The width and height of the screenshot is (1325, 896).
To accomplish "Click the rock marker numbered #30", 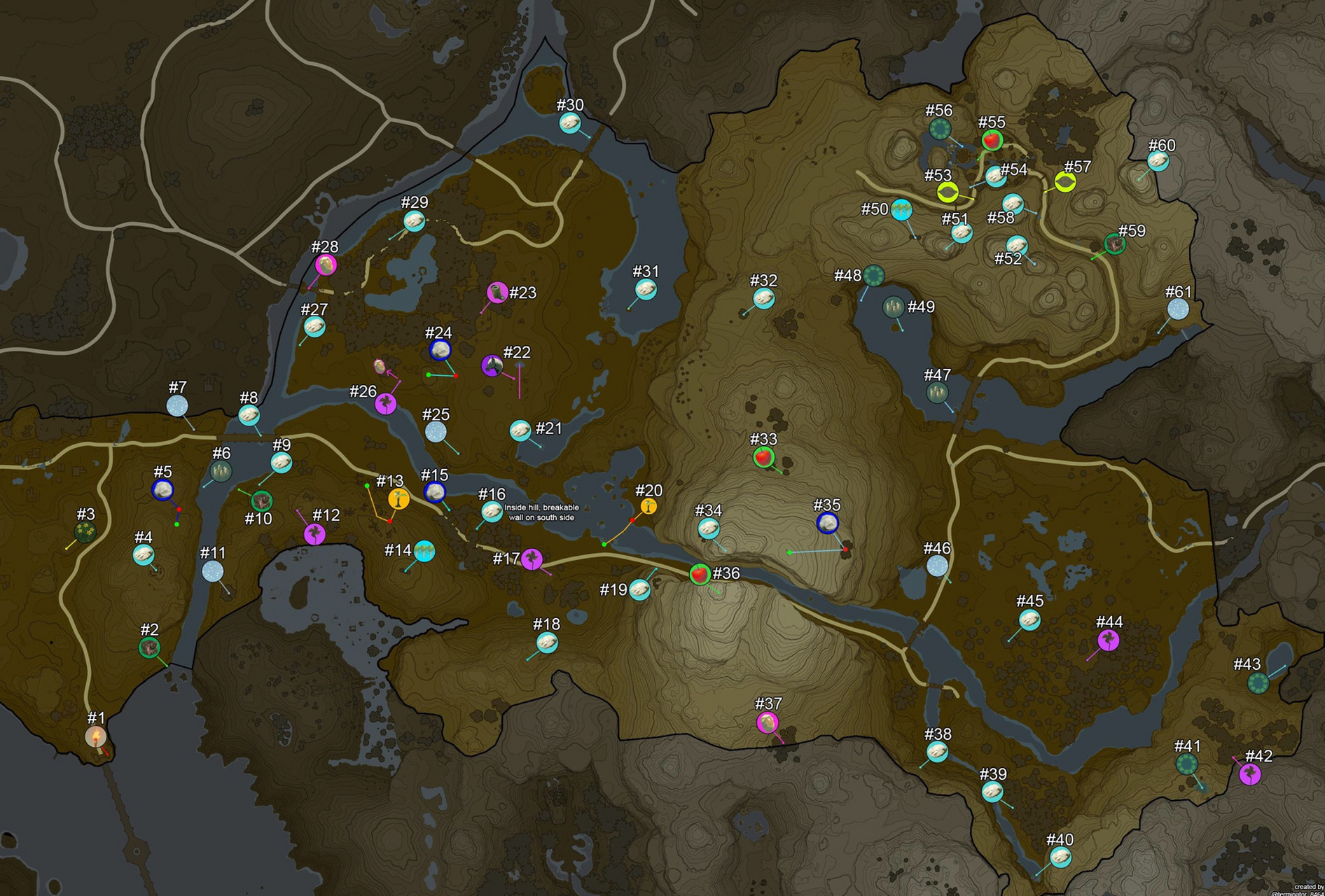I will click(570, 123).
